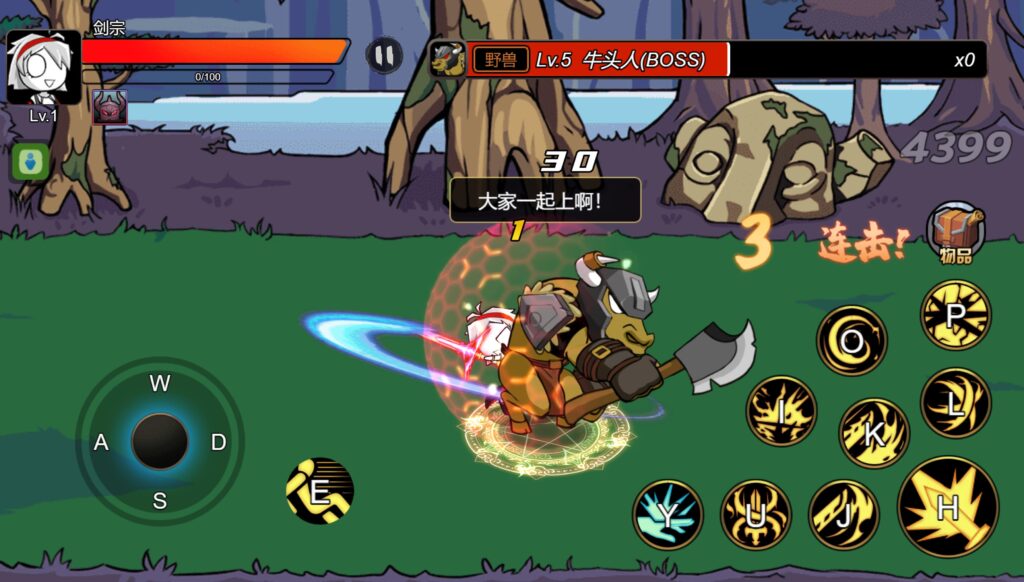Open the 物品 items chest
The image size is (1024, 582).
[x=955, y=232]
